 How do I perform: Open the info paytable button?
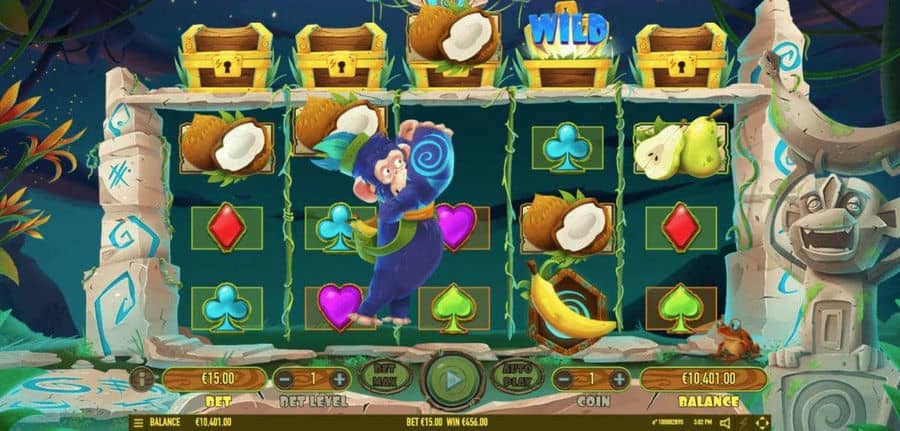(142, 380)
